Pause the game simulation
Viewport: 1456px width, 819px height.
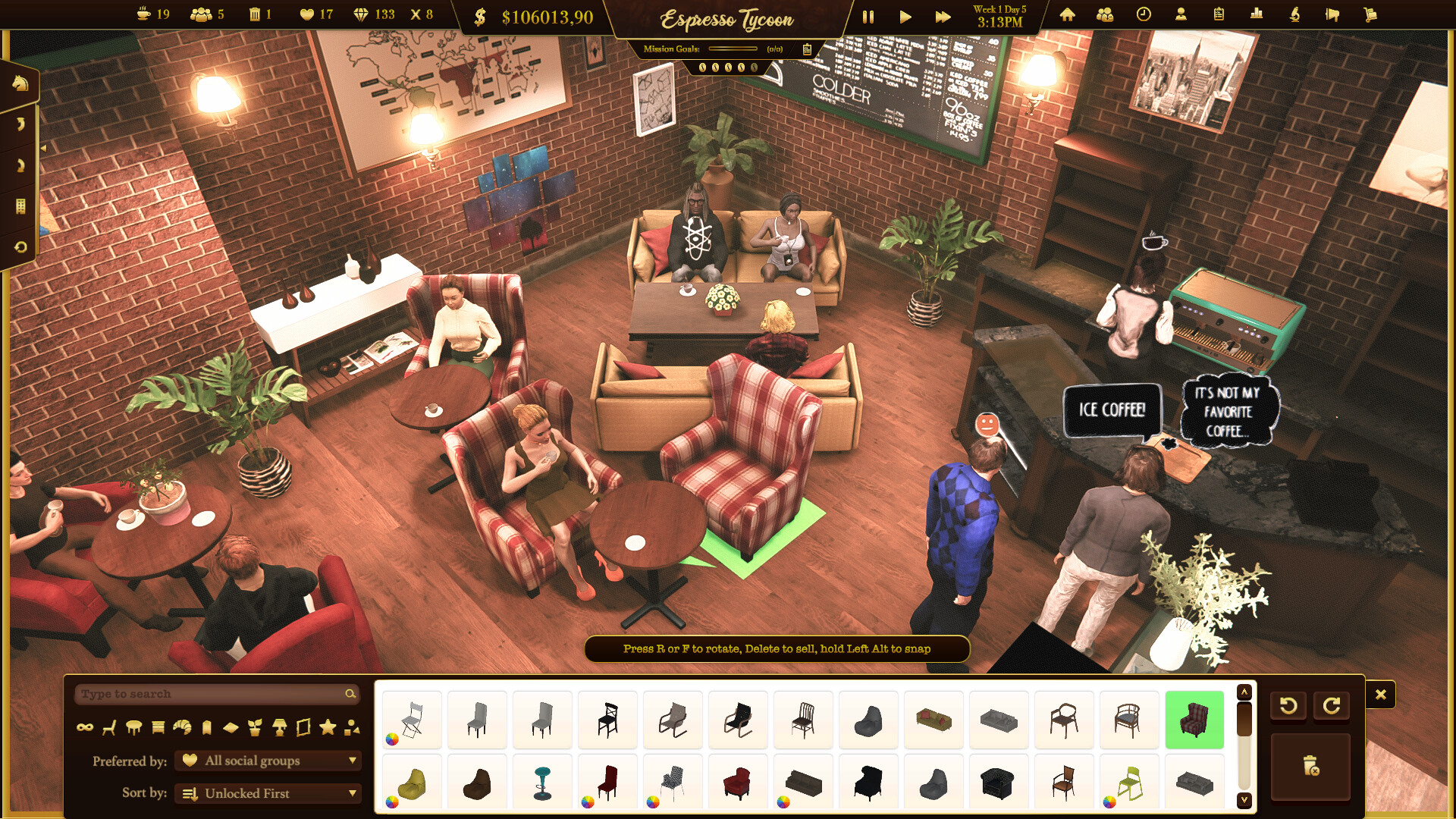point(868,17)
